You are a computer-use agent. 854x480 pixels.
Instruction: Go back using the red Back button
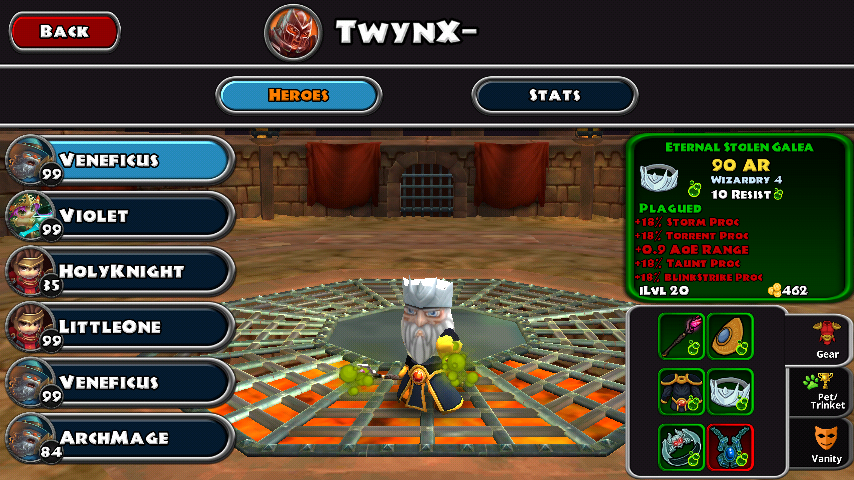(x=65, y=31)
